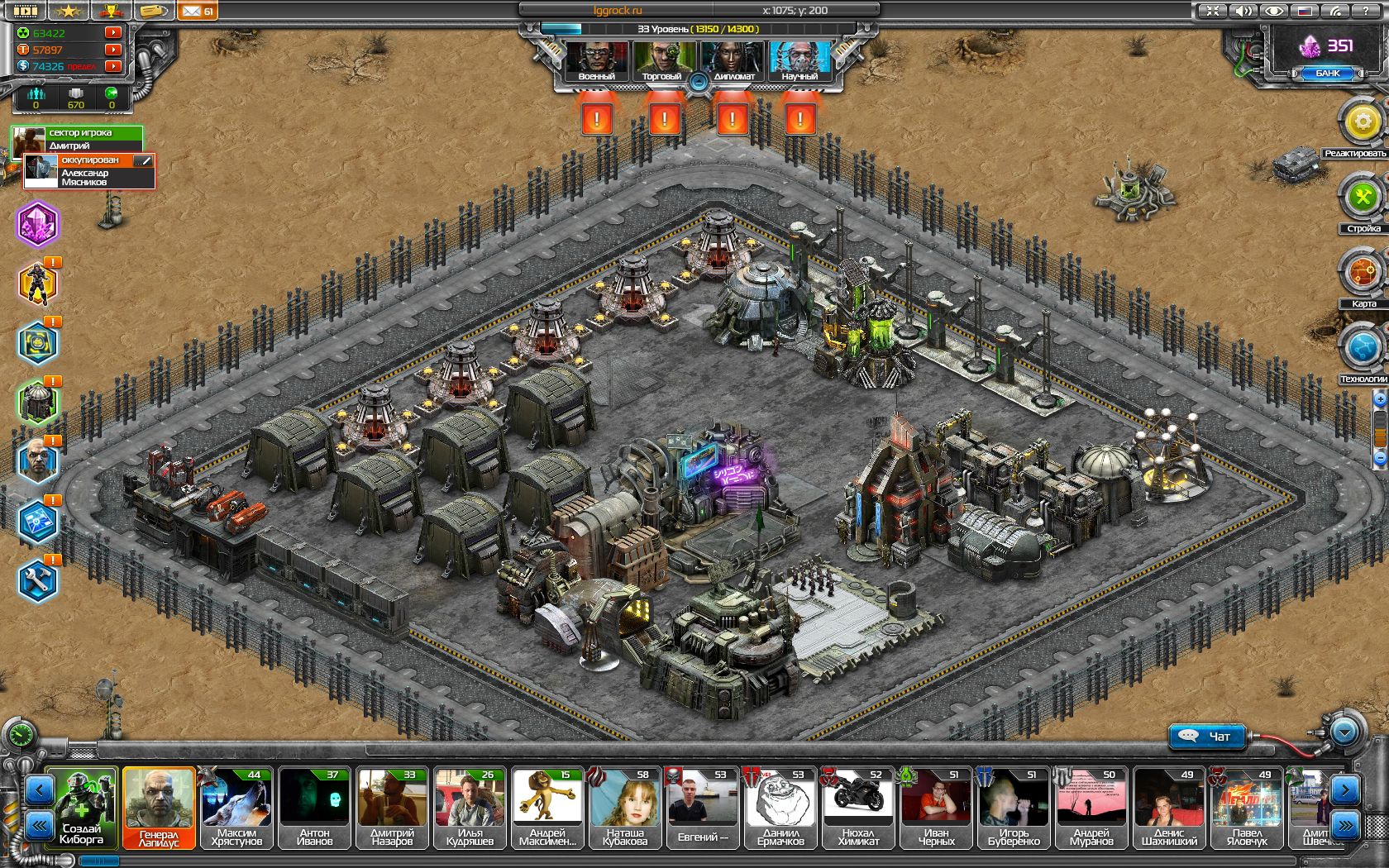Open the Редактировать edit mode

click(x=1362, y=123)
